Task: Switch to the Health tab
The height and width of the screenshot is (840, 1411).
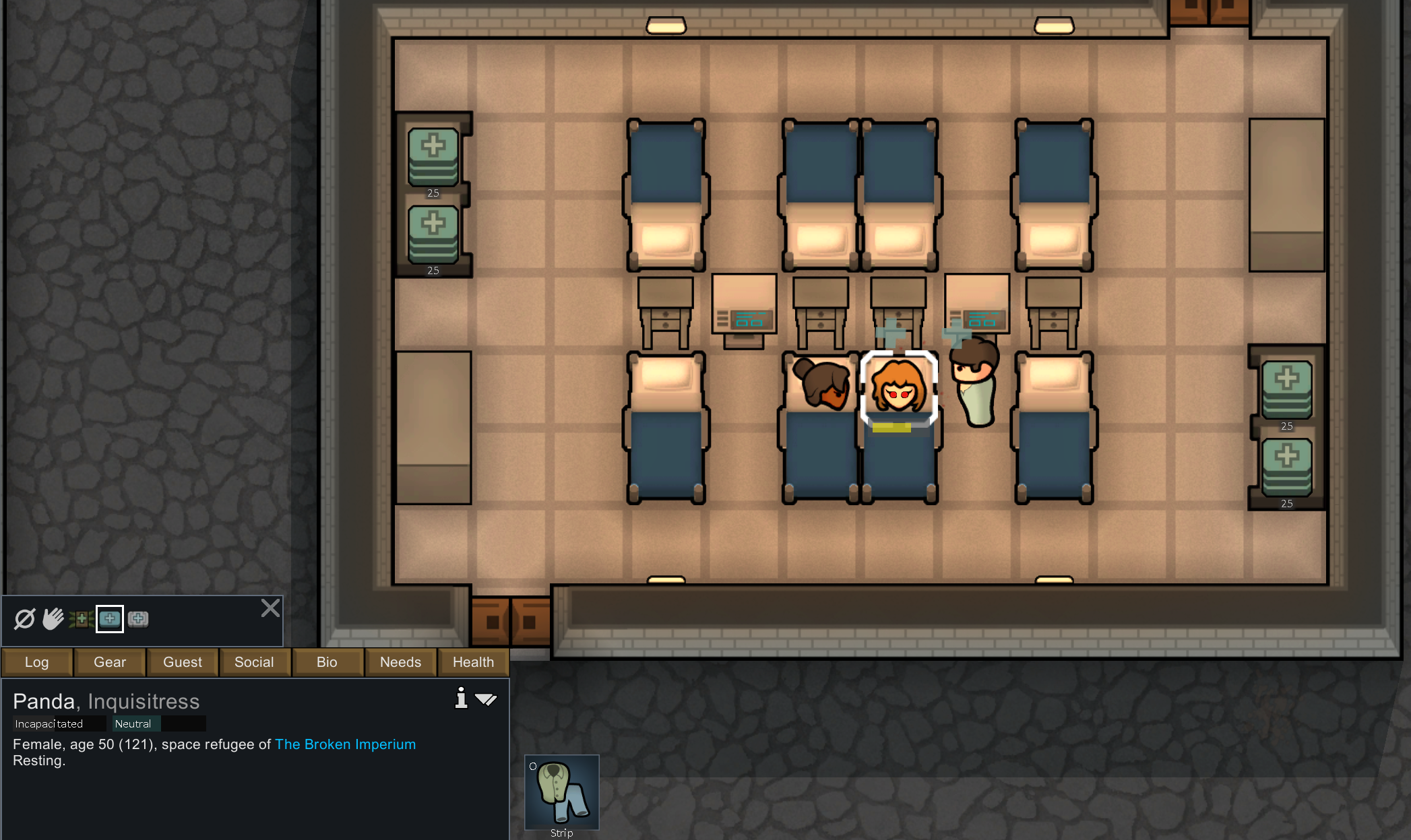Action: click(x=473, y=662)
